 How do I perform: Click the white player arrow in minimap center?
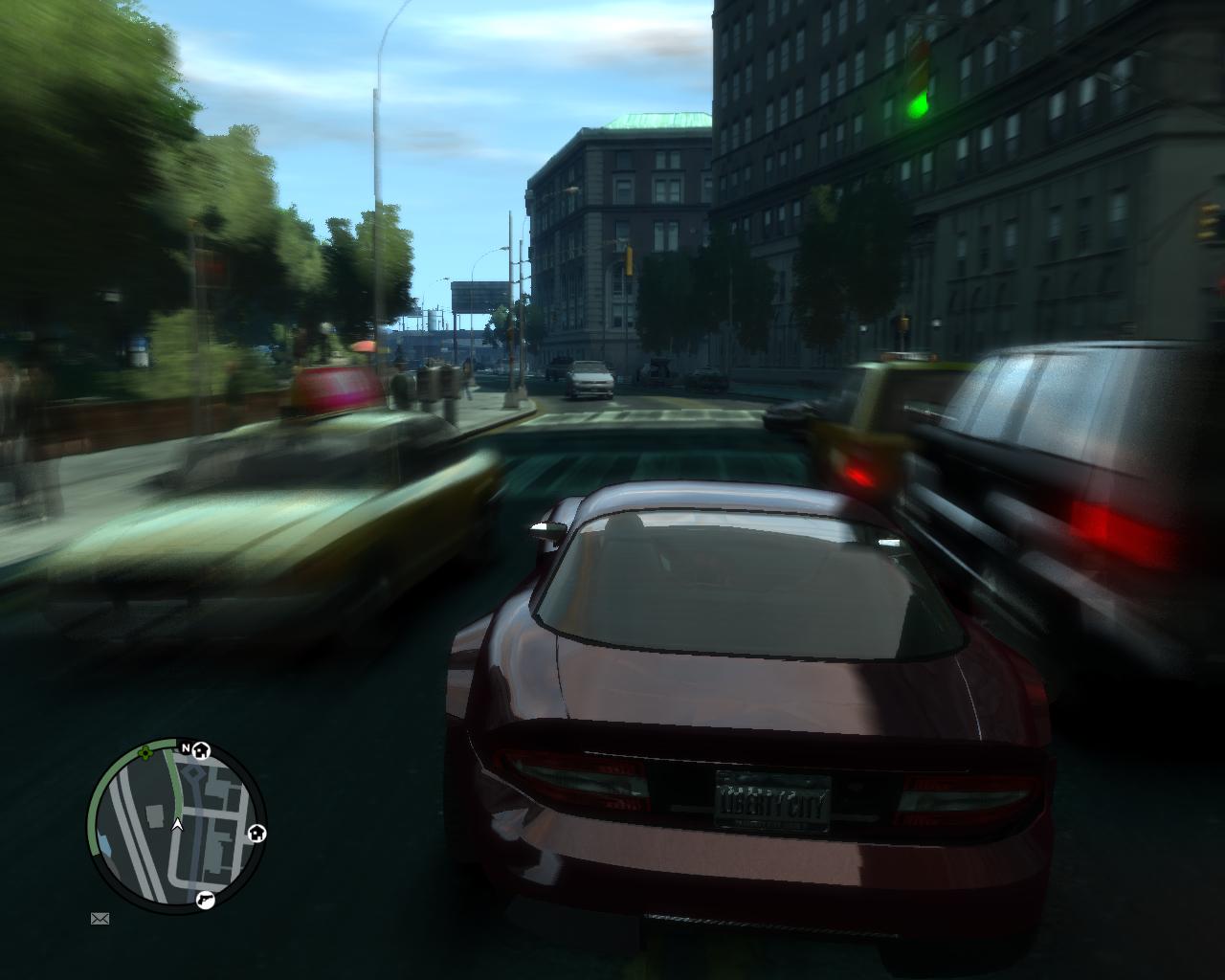178,825
